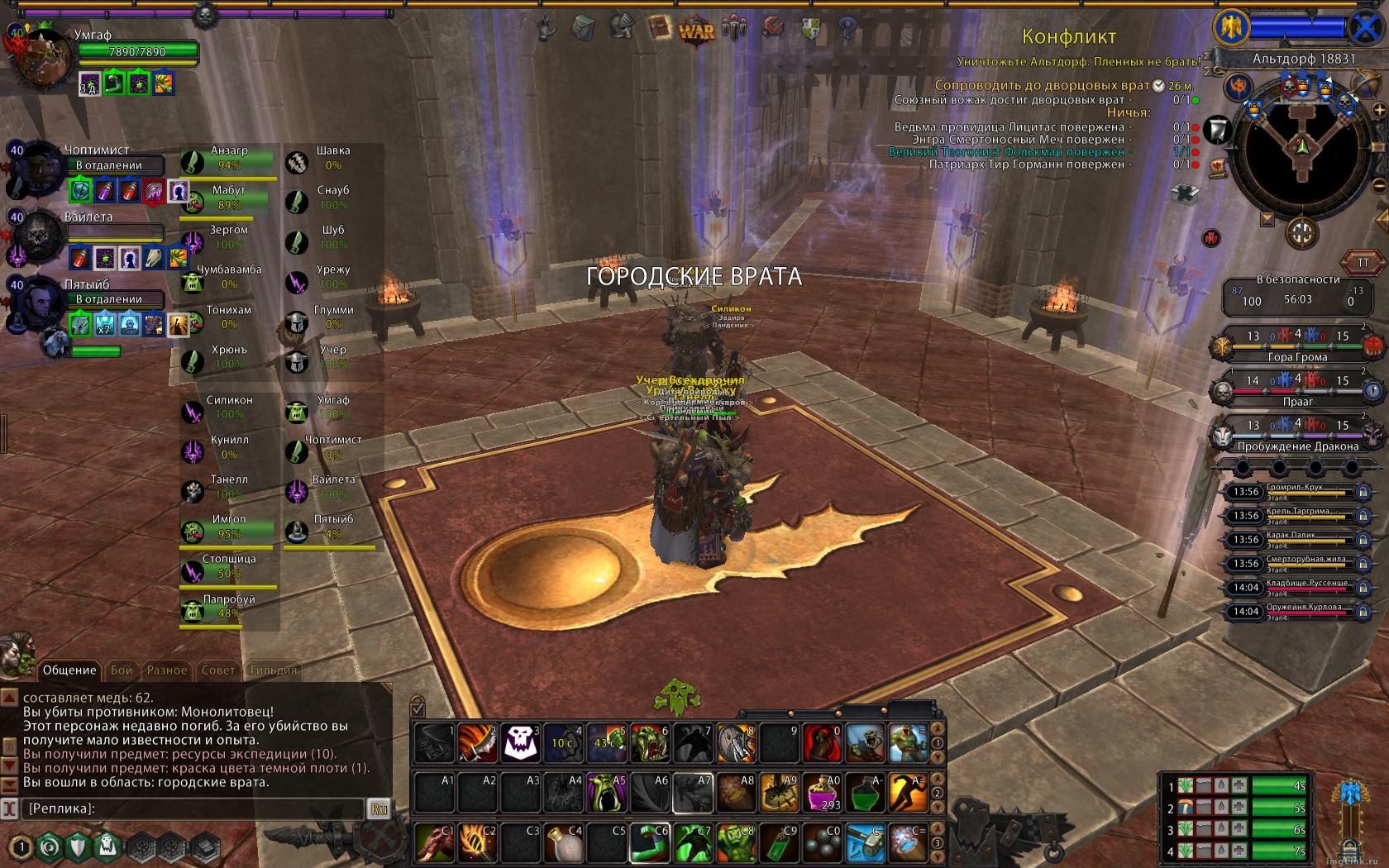This screenshot has height=868, width=1389.
Task: Use the purple potion with 293 count
Action: (822, 793)
